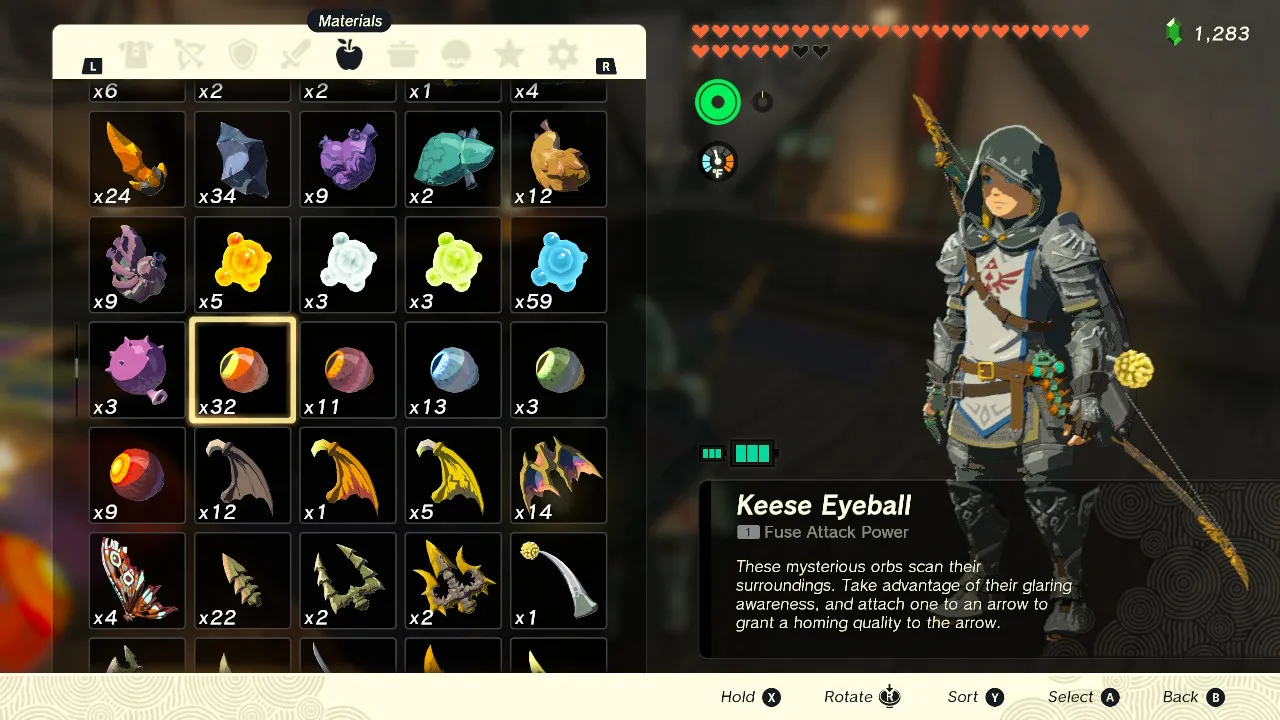The image size is (1280, 720).
Task: Click the Materials tab label
Action: pyautogui.click(x=349, y=20)
